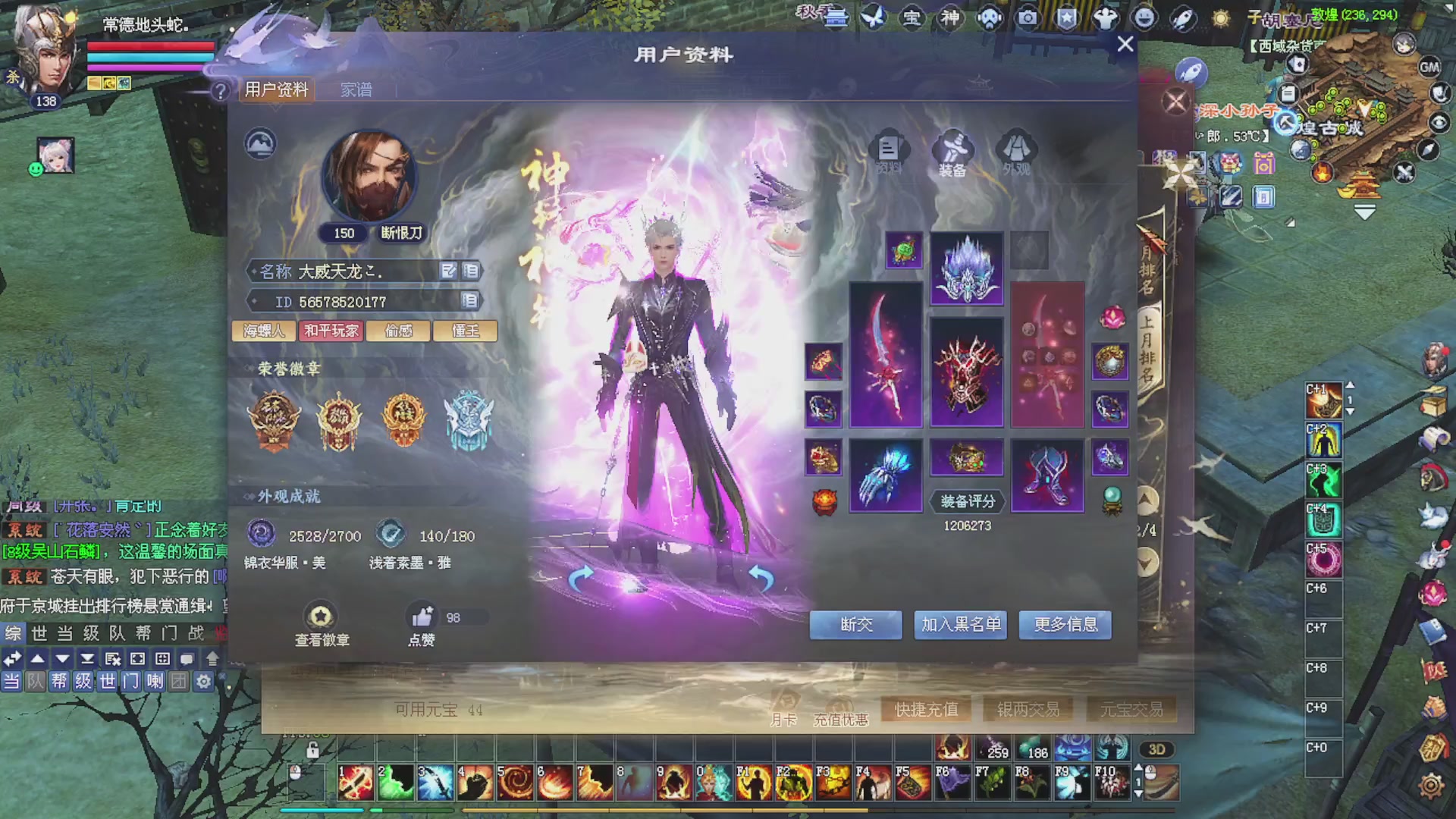Open the 资料 profile info panel icon
This screenshot has width=1456, height=819.
889,149
